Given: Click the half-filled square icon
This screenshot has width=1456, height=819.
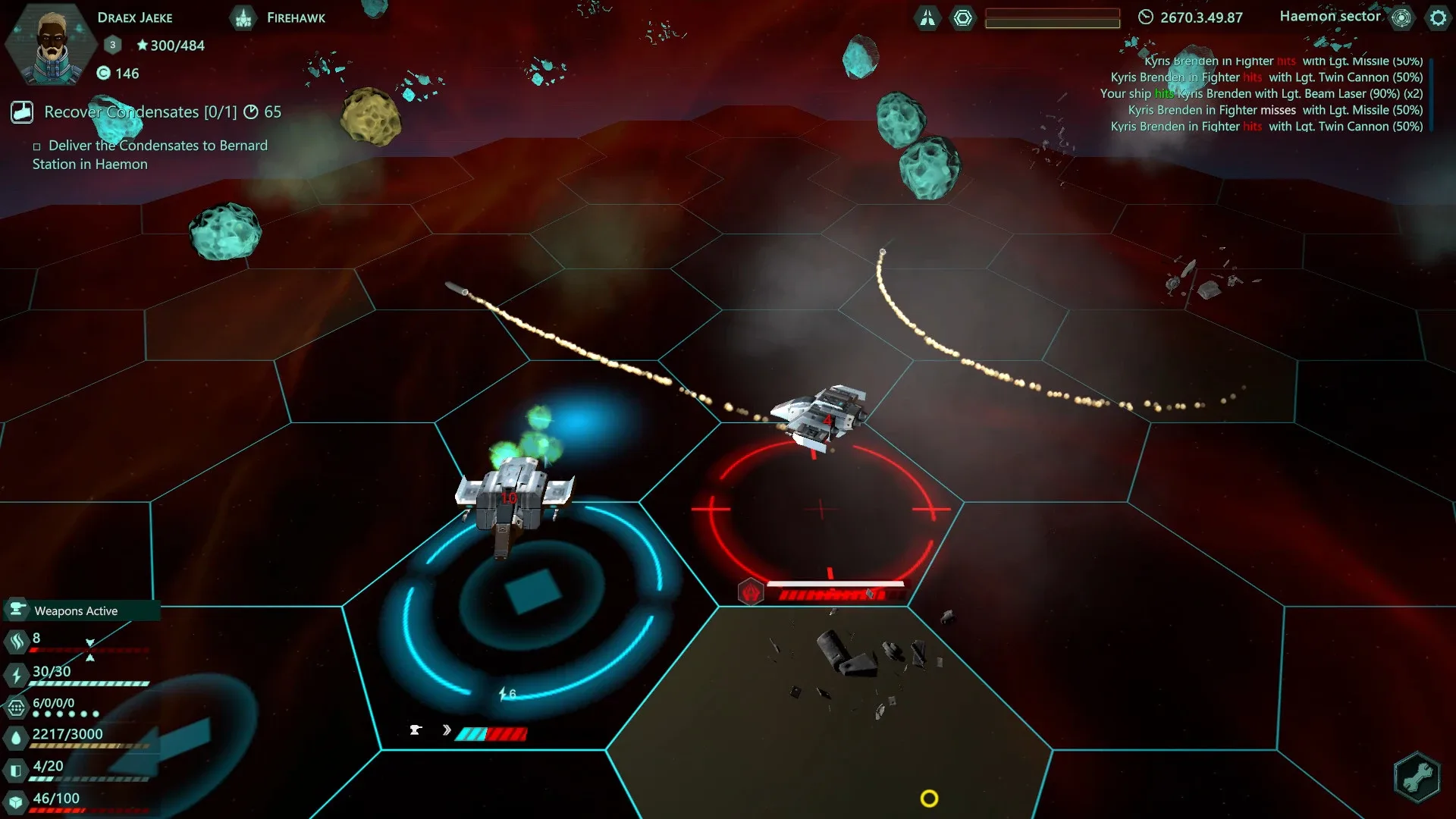Looking at the screenshot, I should (x=17, y=770).
